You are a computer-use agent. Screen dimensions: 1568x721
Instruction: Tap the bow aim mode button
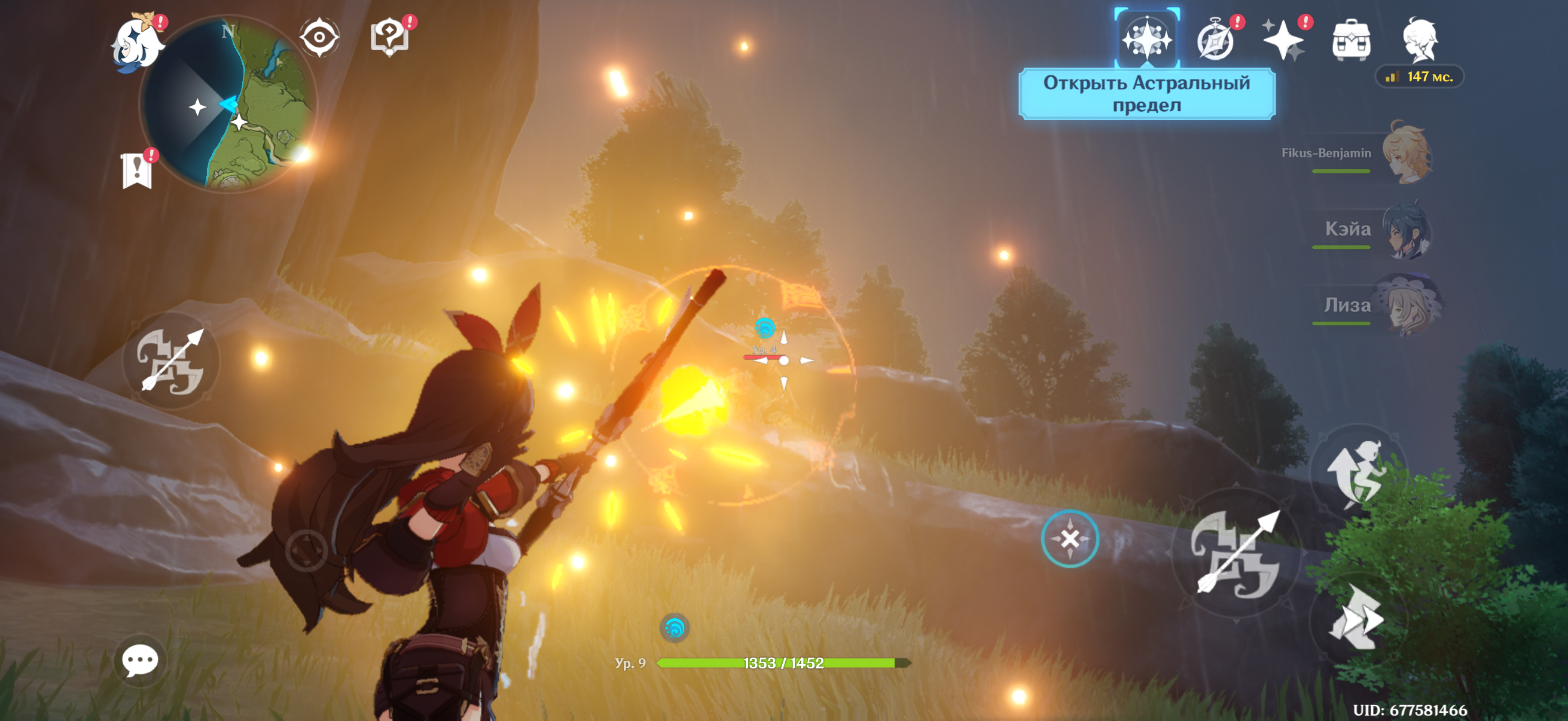pyautogui.click(x=170, y=360)
